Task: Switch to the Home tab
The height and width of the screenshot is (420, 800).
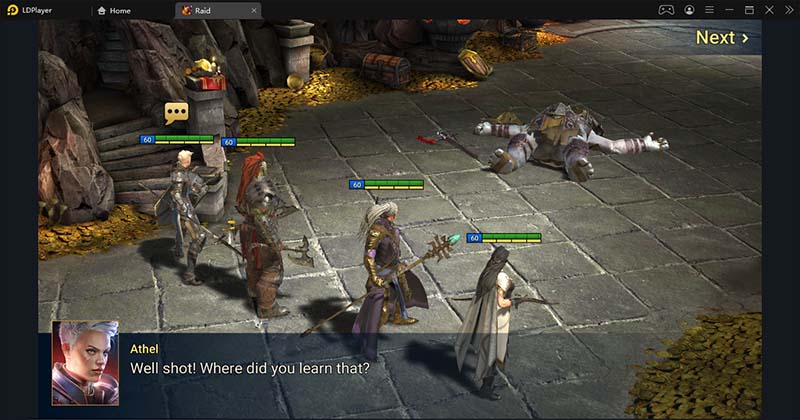Action: click(x=119, y=10)
